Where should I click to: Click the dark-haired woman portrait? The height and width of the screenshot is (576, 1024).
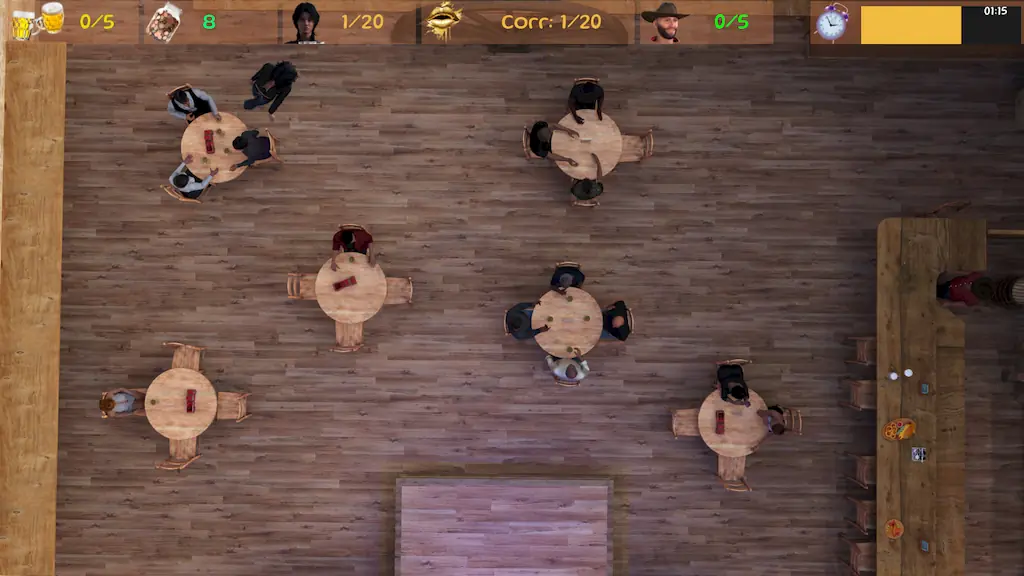click(x=305, y=22)
